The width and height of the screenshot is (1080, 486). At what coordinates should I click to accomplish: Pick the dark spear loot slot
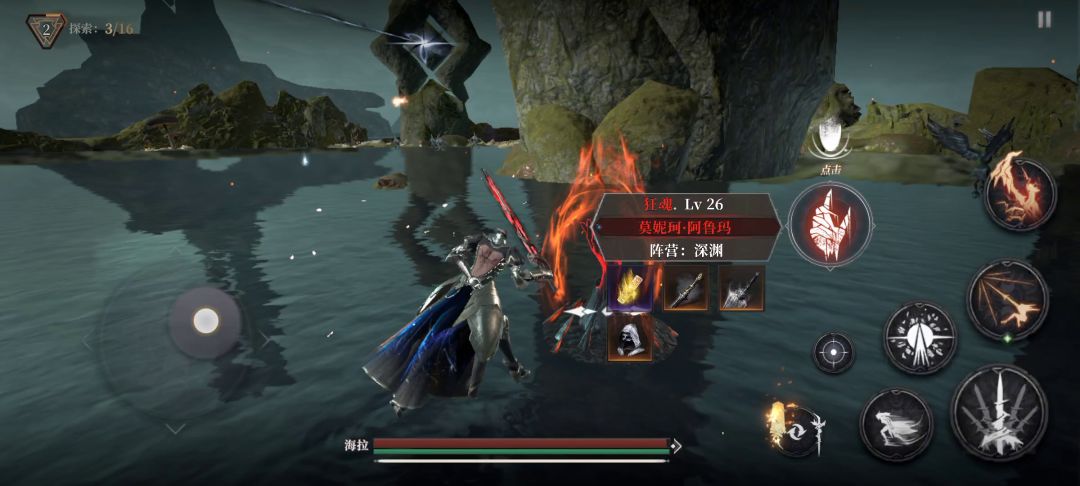(x=686, y=288)
